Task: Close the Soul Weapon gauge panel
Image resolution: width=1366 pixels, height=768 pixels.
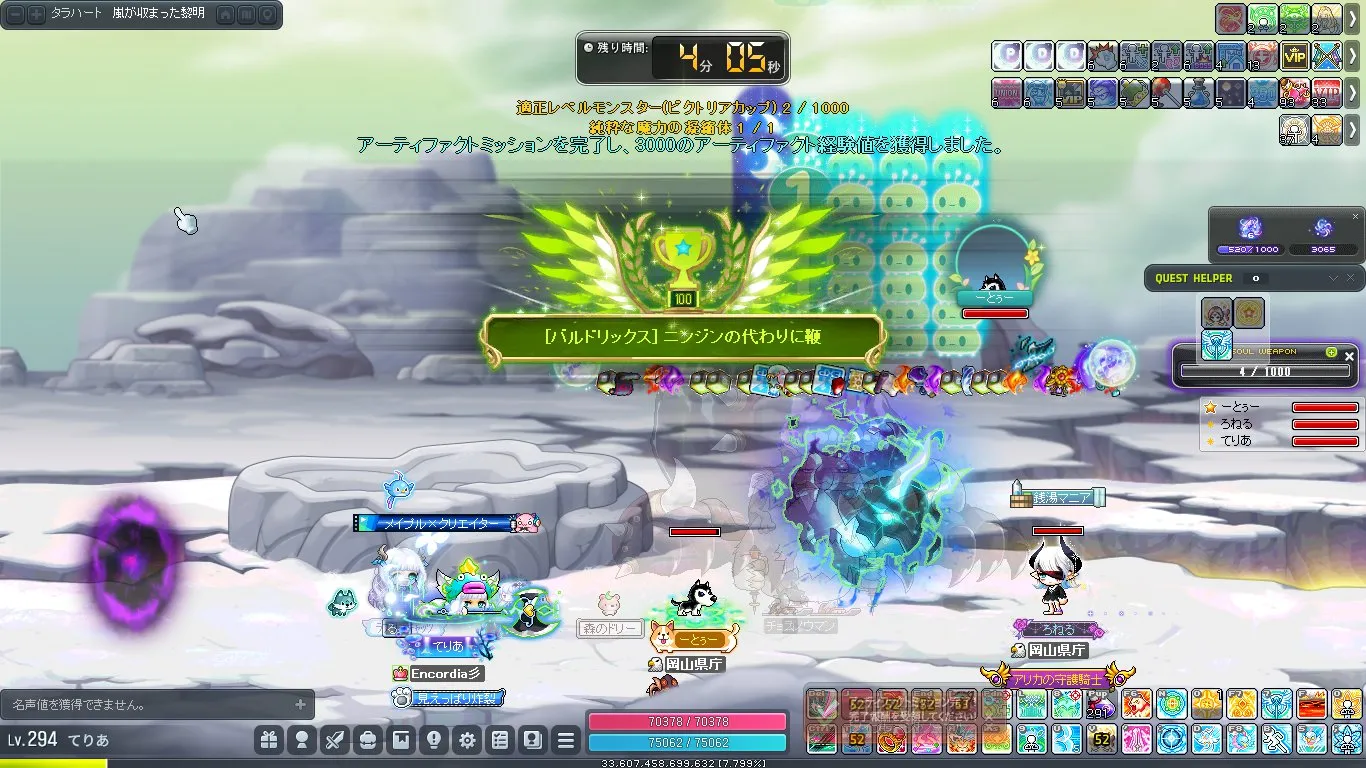Action: [1349, 356]
